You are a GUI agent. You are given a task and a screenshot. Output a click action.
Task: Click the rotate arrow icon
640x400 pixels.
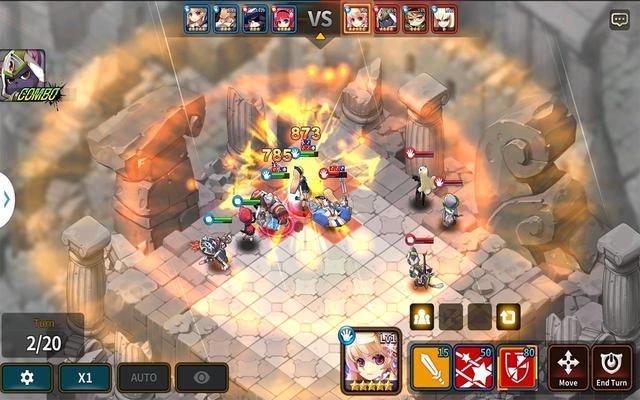pos(508,317)
